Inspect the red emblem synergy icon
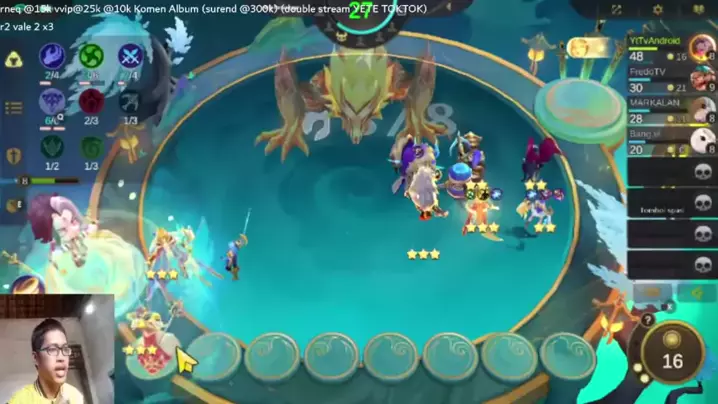This screenshot has height=404, width=718. pos(92,101)
